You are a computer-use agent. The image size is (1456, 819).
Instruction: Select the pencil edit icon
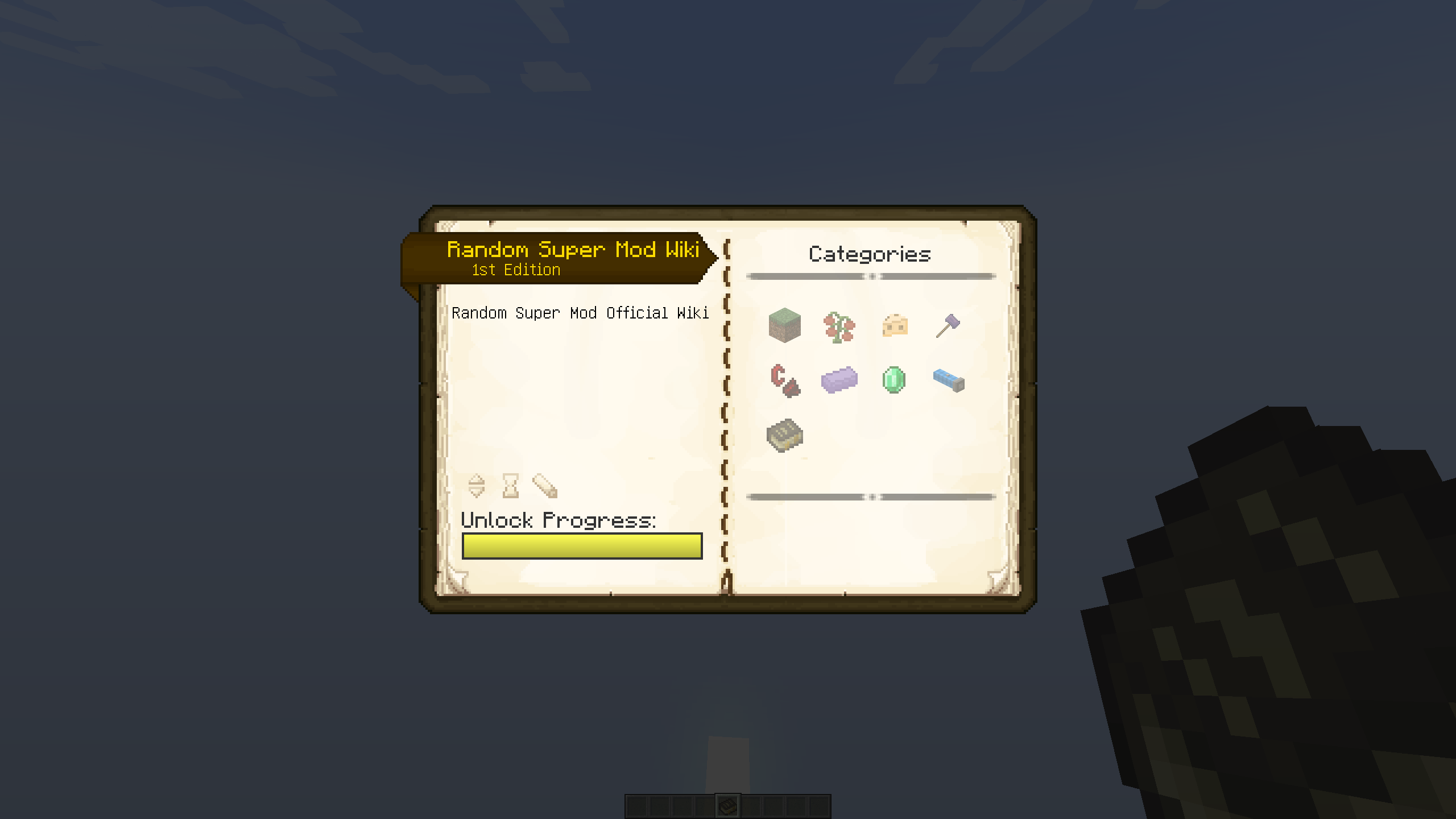point(544,486)
